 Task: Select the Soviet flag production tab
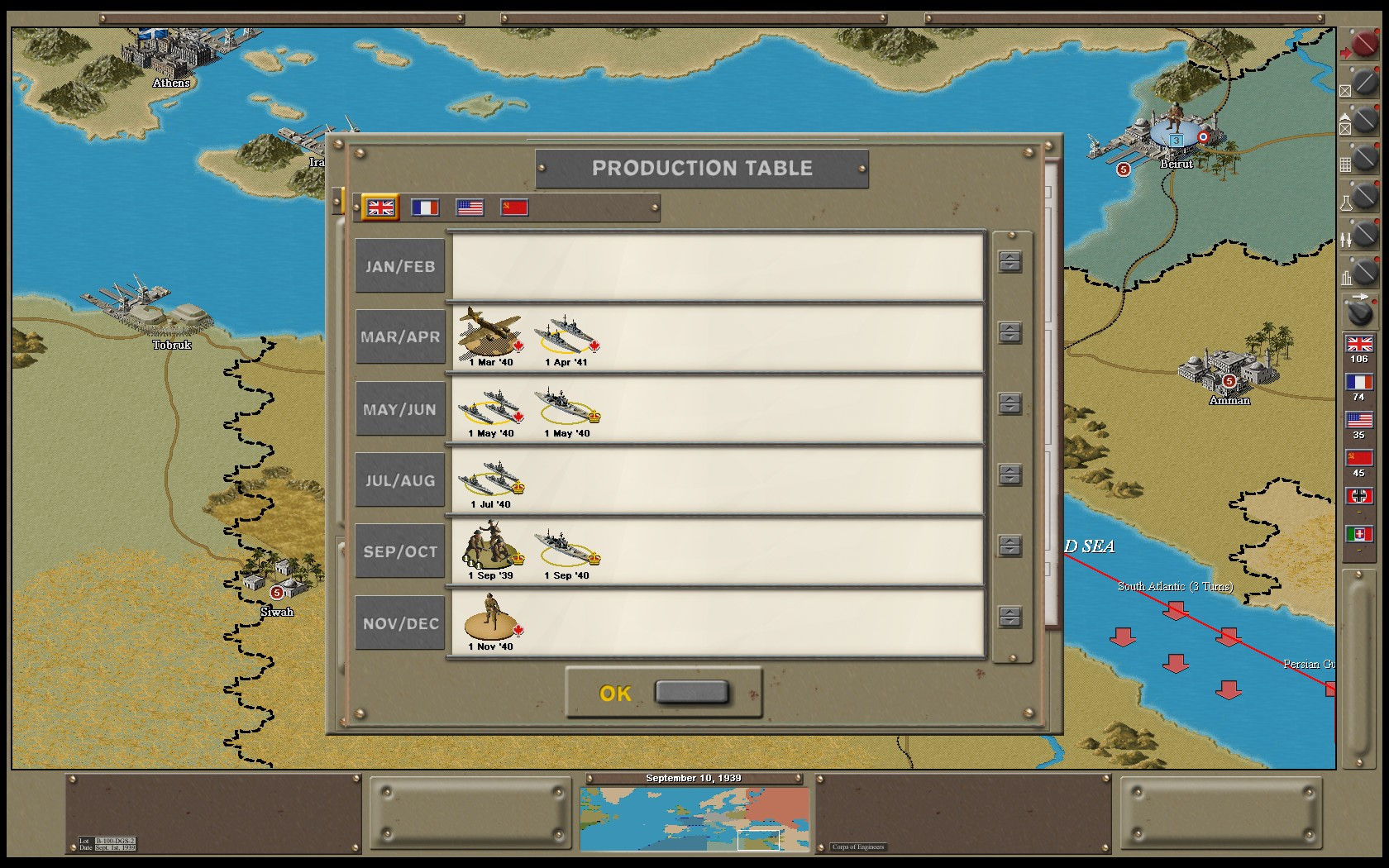pos(514,207)
